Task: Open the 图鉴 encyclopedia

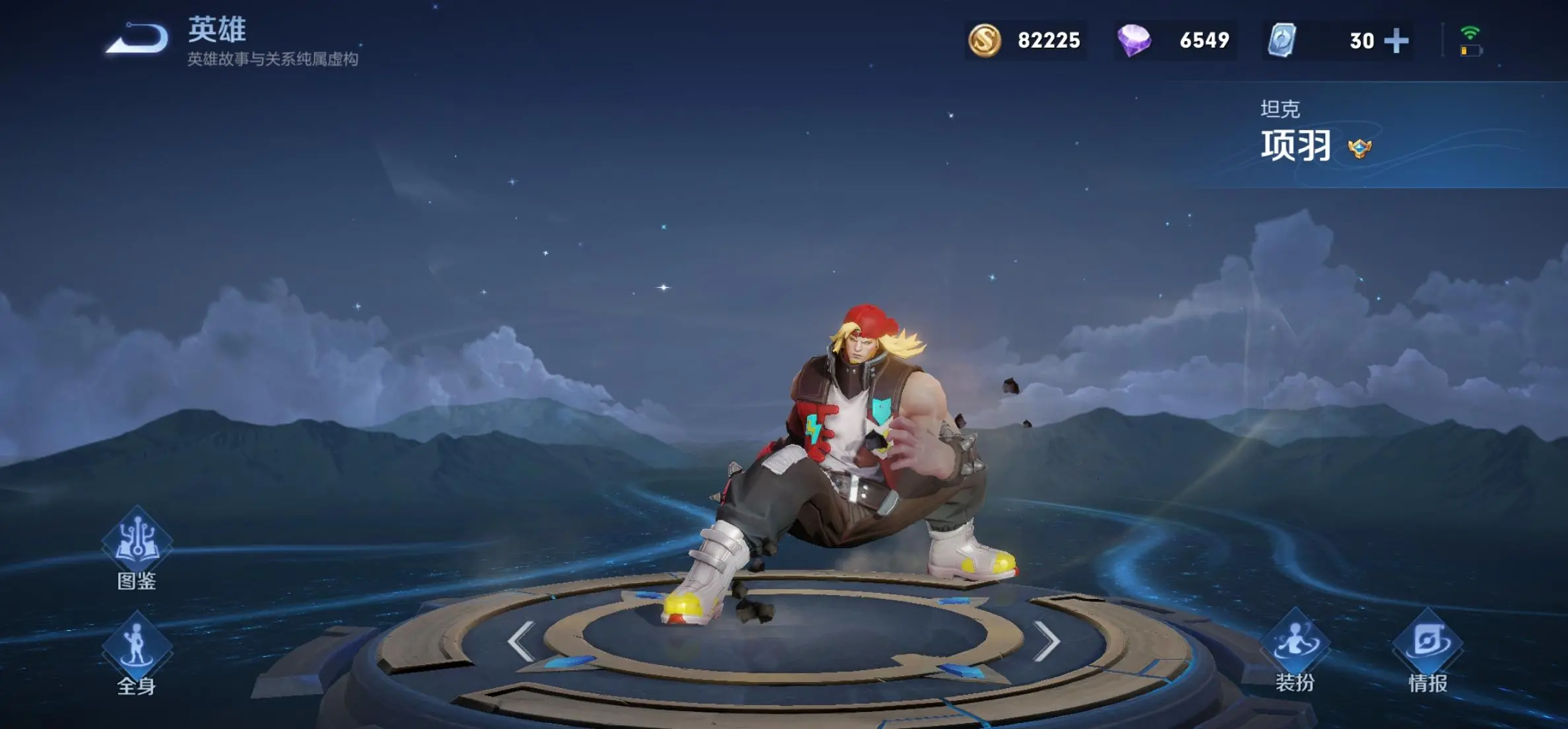Action: [137, 545]
